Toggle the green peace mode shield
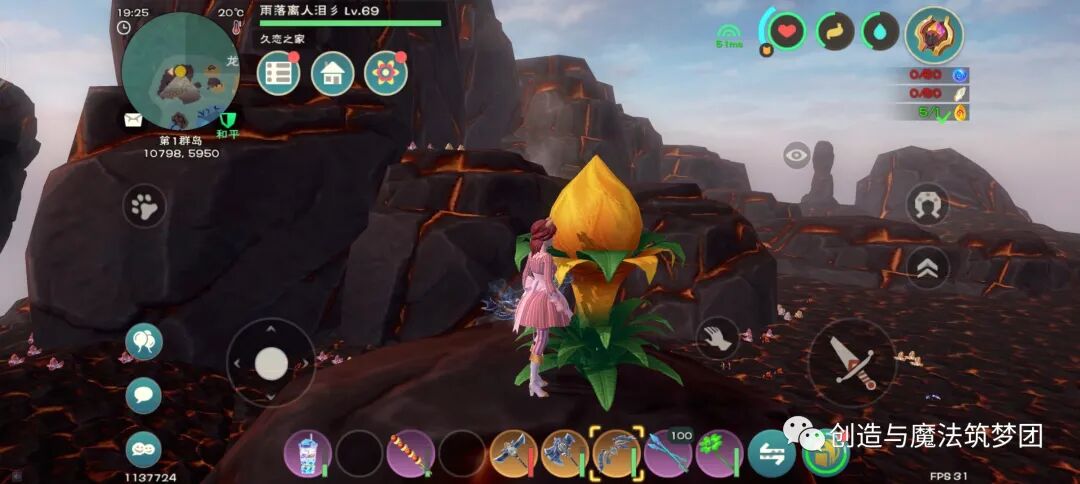1080x484 pixels. pos(227,122)
